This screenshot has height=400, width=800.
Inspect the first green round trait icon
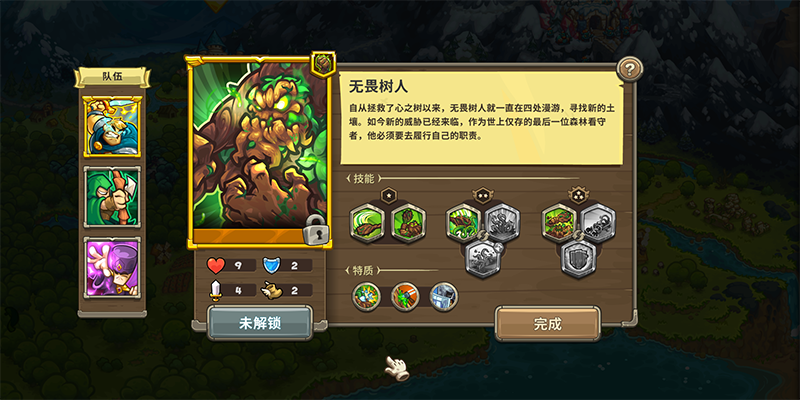point(365,295)
